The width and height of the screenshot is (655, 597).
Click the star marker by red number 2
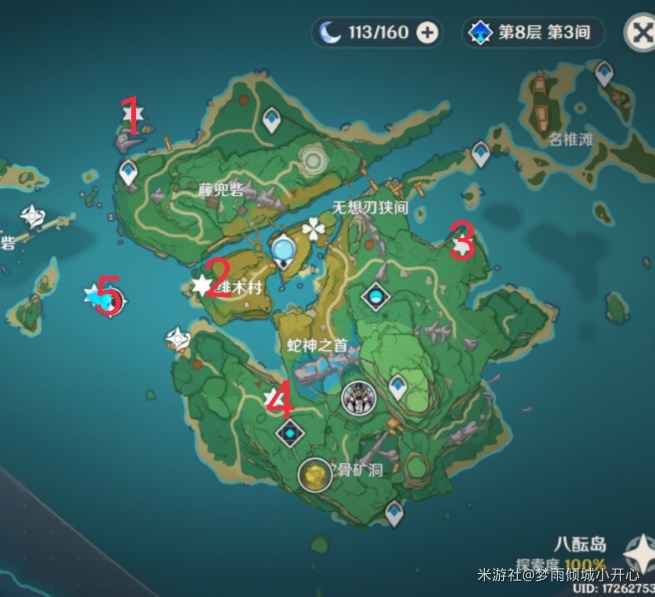coord(203,286)
